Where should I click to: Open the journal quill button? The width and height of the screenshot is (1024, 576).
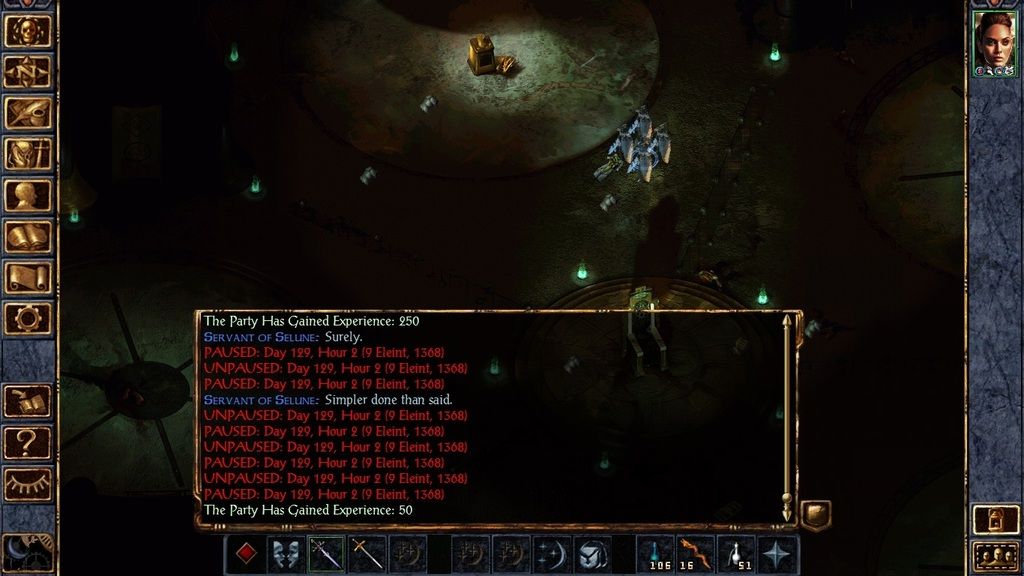coord(28,113)
